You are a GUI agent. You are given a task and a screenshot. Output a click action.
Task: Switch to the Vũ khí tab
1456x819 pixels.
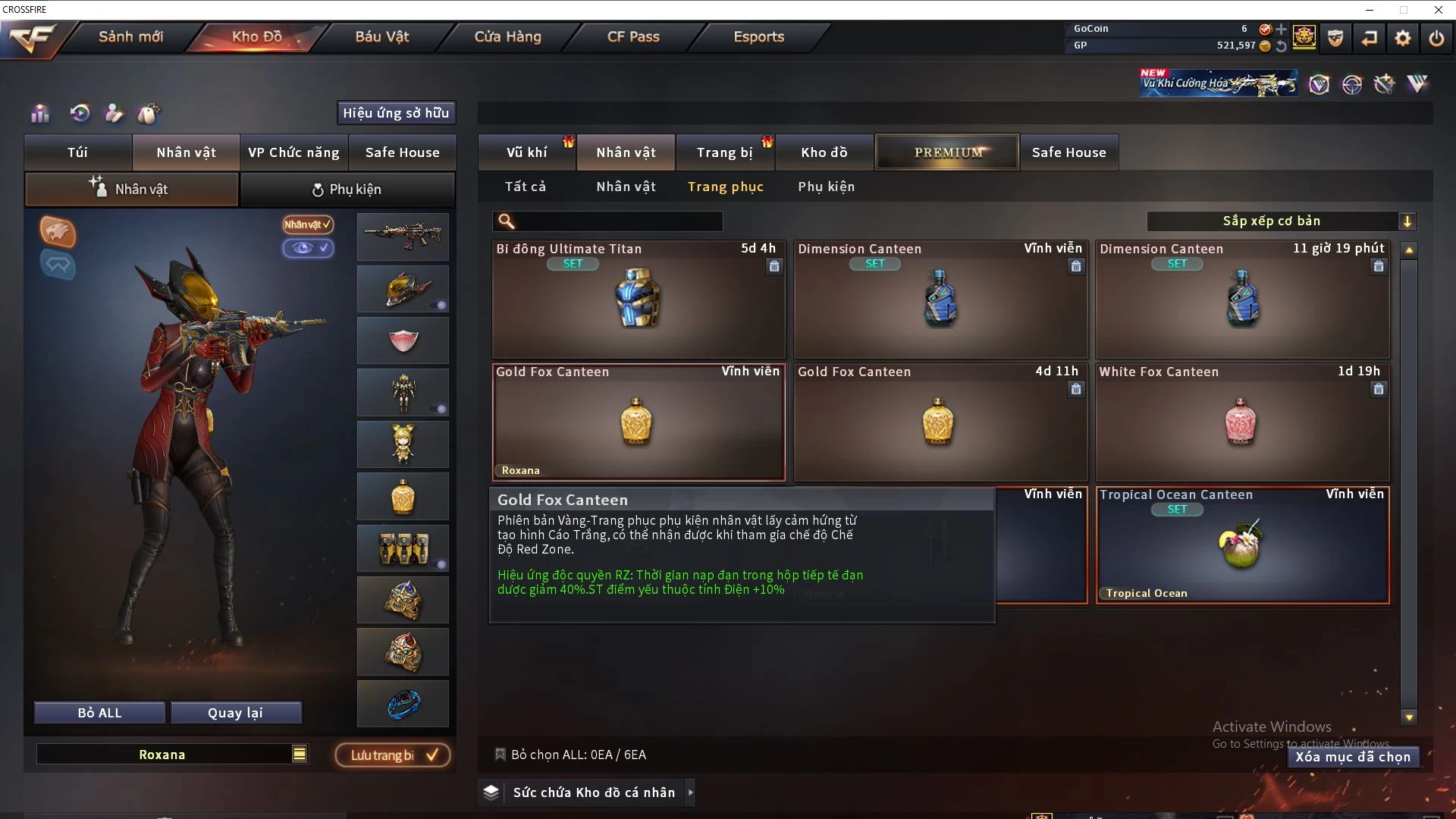526,152
